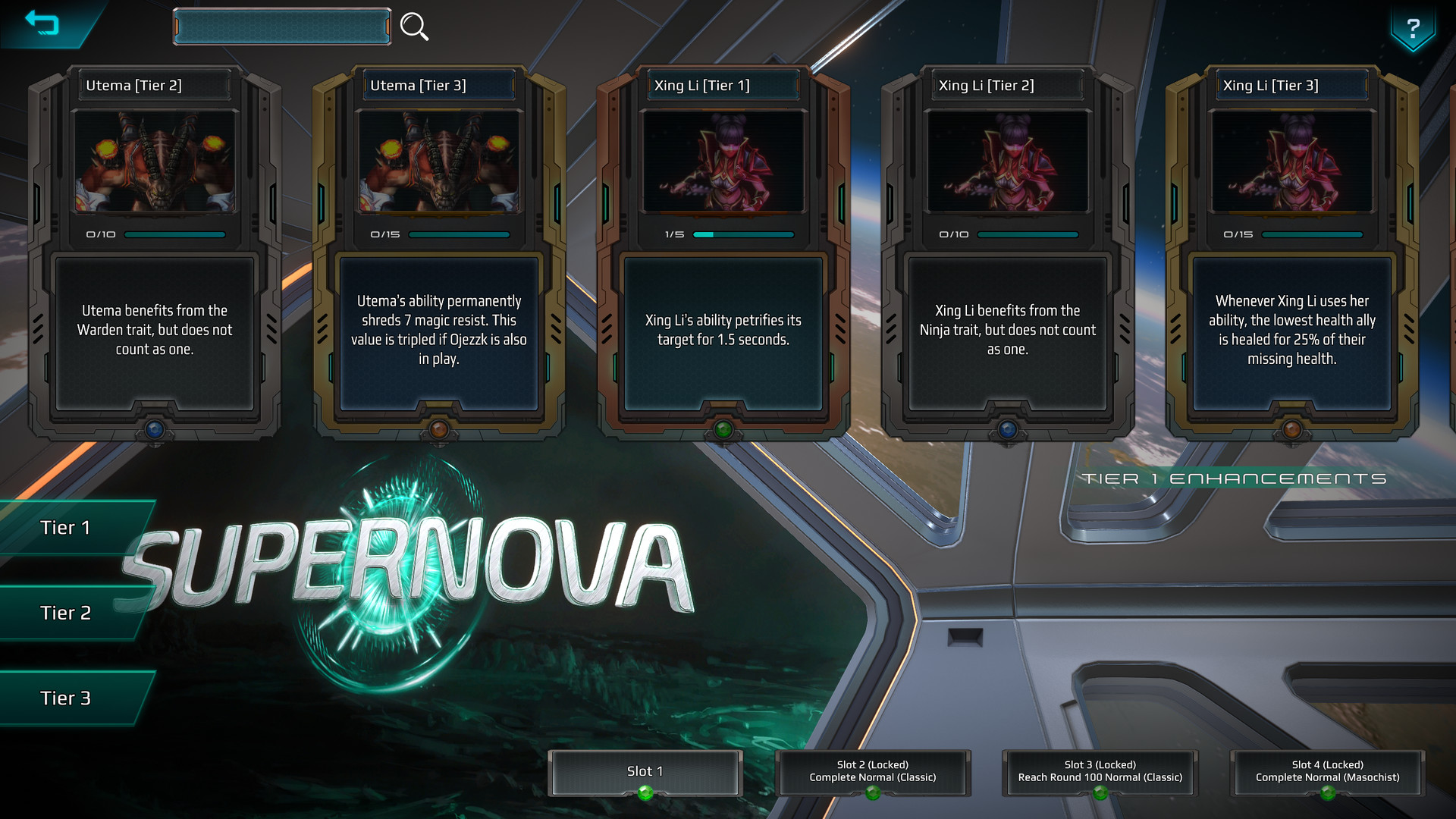Click the locked Slot 3 button
Screen dimensions: 1456x819
pyautogui.click(x=1100, y=772)
